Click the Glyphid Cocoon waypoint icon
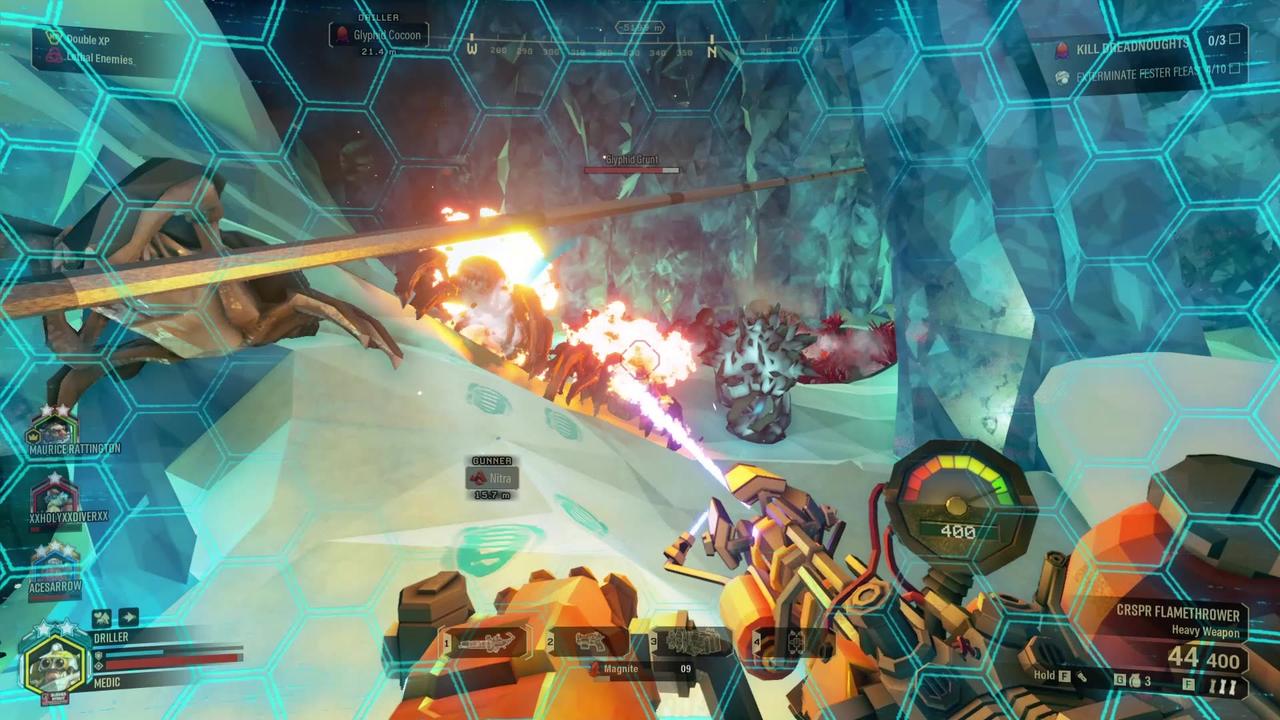 tap(343, 34)
